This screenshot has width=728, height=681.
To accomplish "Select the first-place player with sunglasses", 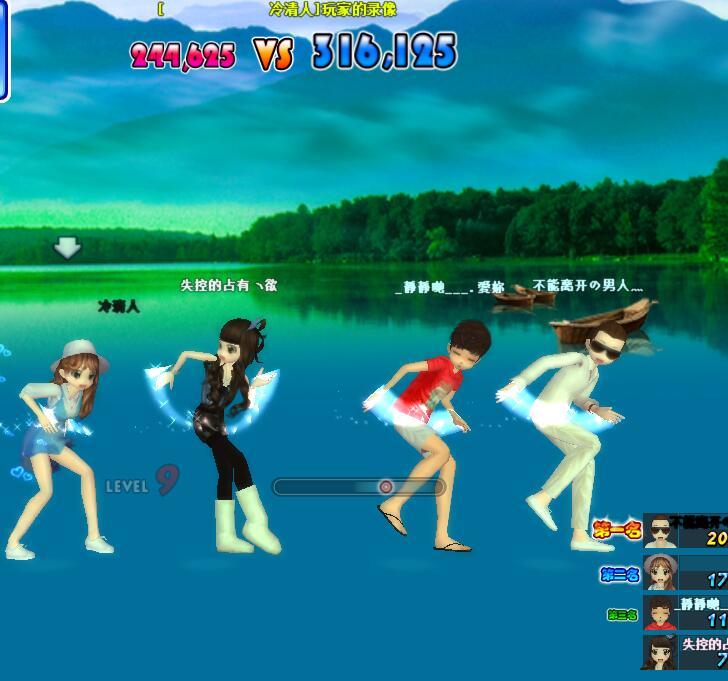I will coord(660,531).
